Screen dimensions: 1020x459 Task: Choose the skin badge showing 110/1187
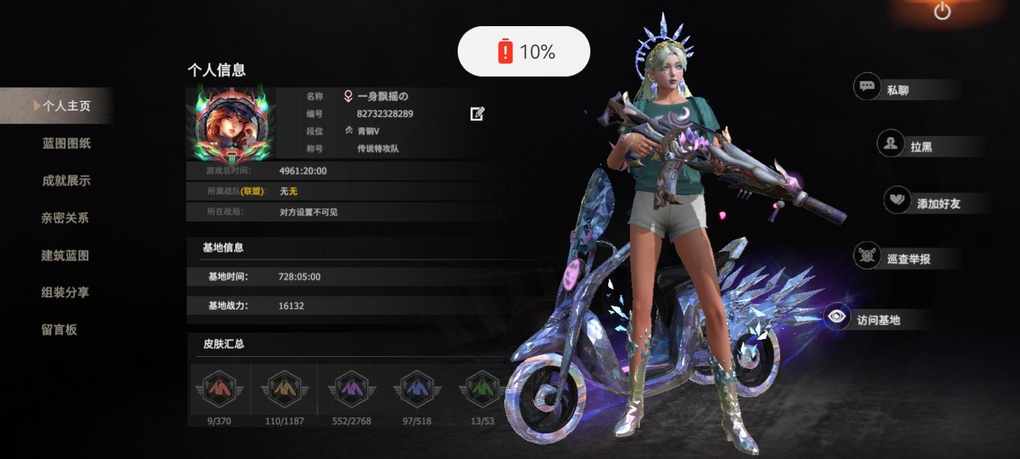pos(284,388)
